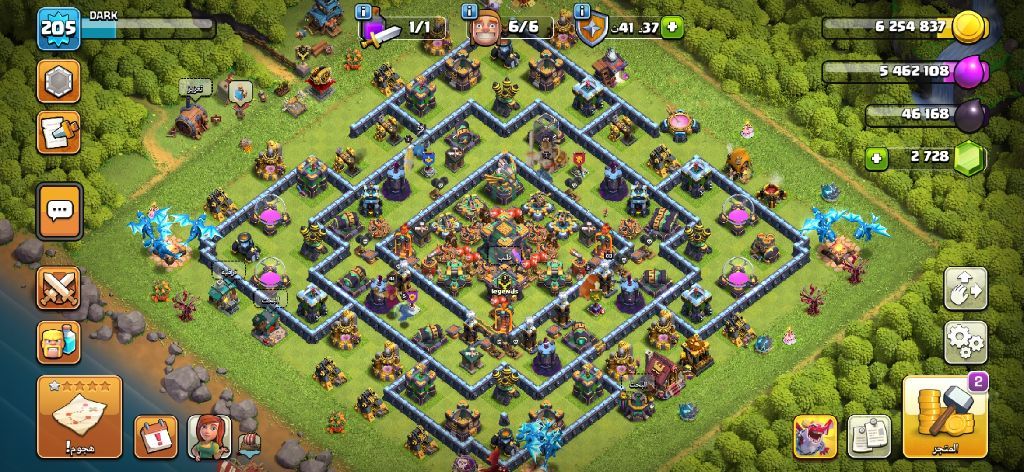Add gems with the green plus button
This screenshot has height=472, width=1024.
tap(876, 158)
